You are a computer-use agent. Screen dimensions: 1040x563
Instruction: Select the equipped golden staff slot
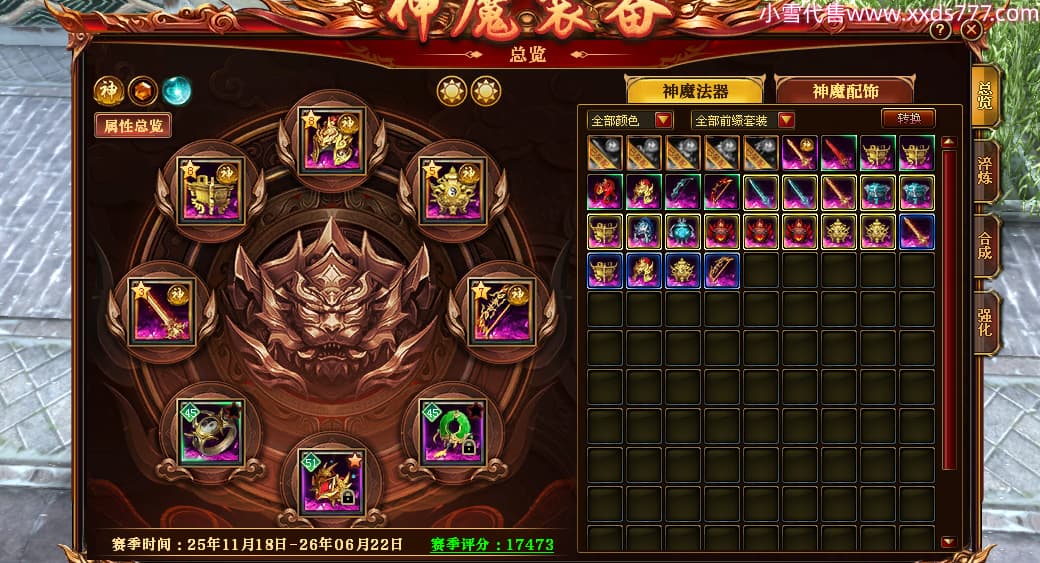click(162, 311)
